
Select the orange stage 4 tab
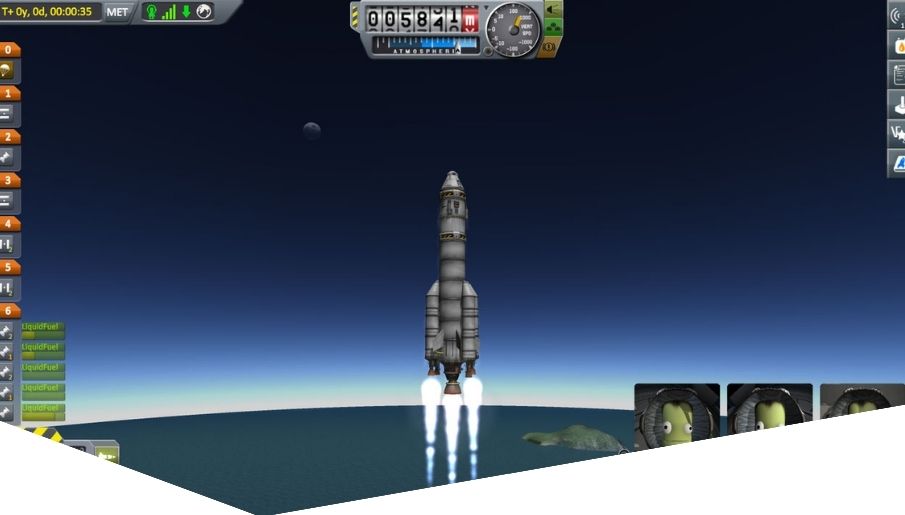tap(9, 224)
